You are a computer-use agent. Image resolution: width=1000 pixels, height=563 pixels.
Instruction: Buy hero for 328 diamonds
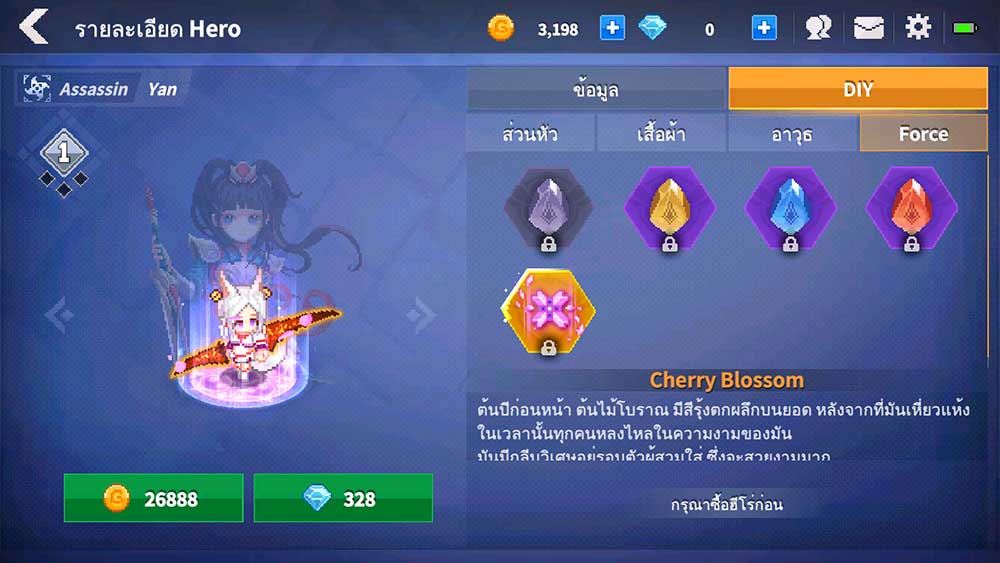pos(343,498)
